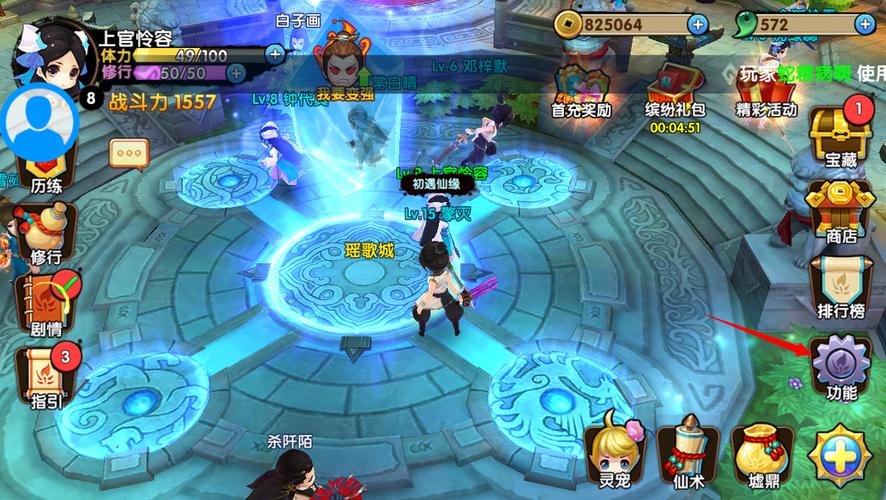This screenshot has height=500, width=886.
Task: Open the chat speech bubble
Action: click(129, 153)
